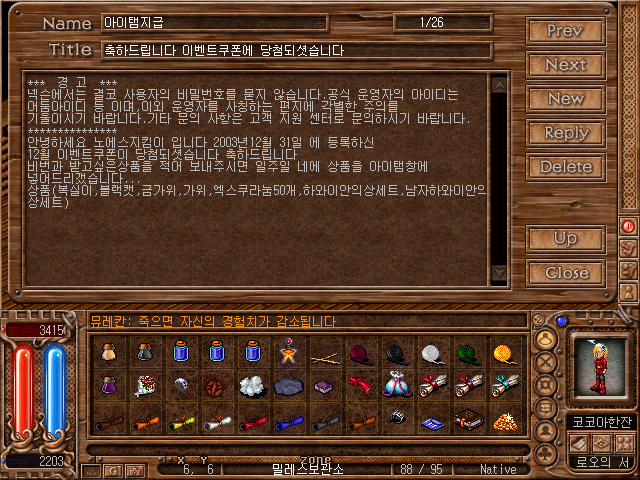The height and width of the screenshot is (480, 640).
Task: Select the purple potion pouch item
Action: pos(111,386)
